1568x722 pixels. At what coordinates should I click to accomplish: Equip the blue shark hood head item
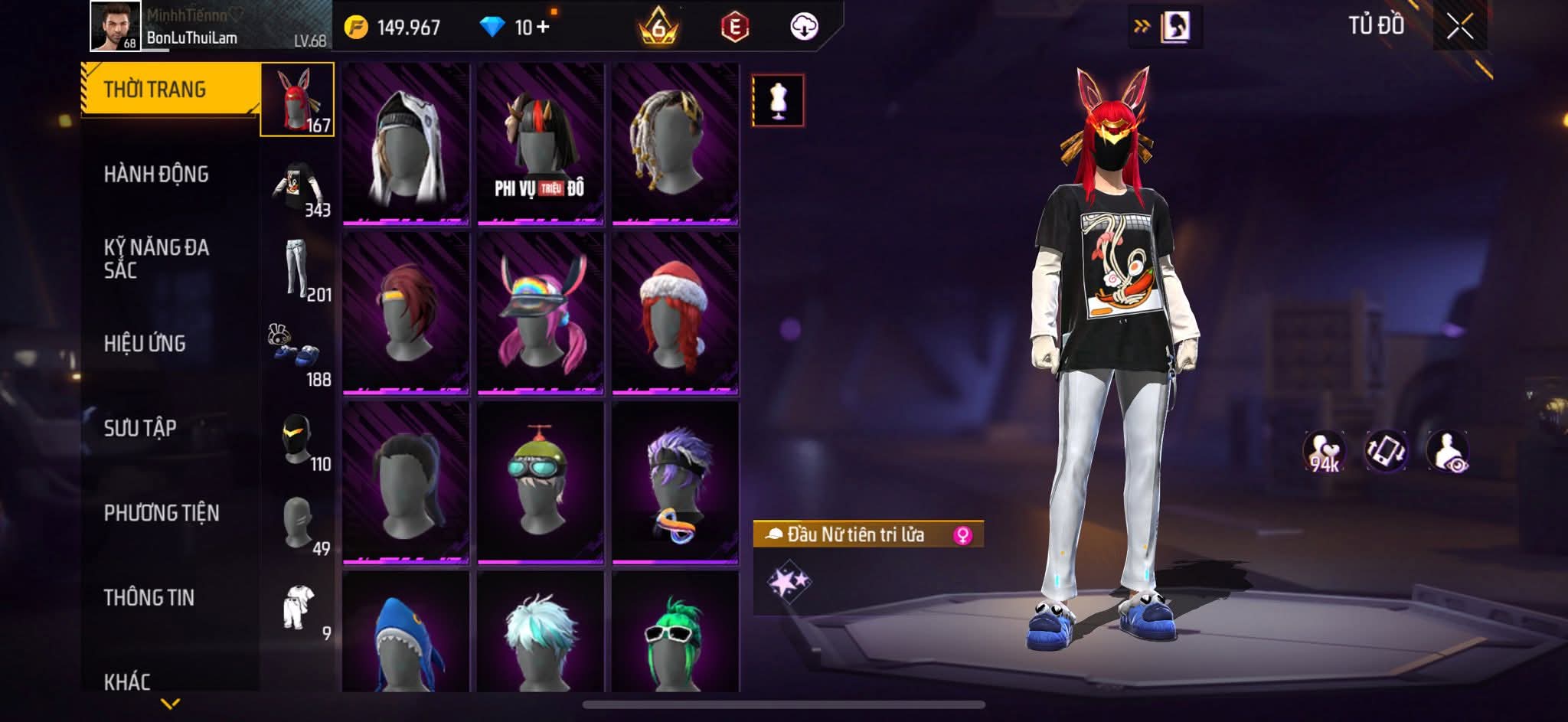tap(406, 635)
